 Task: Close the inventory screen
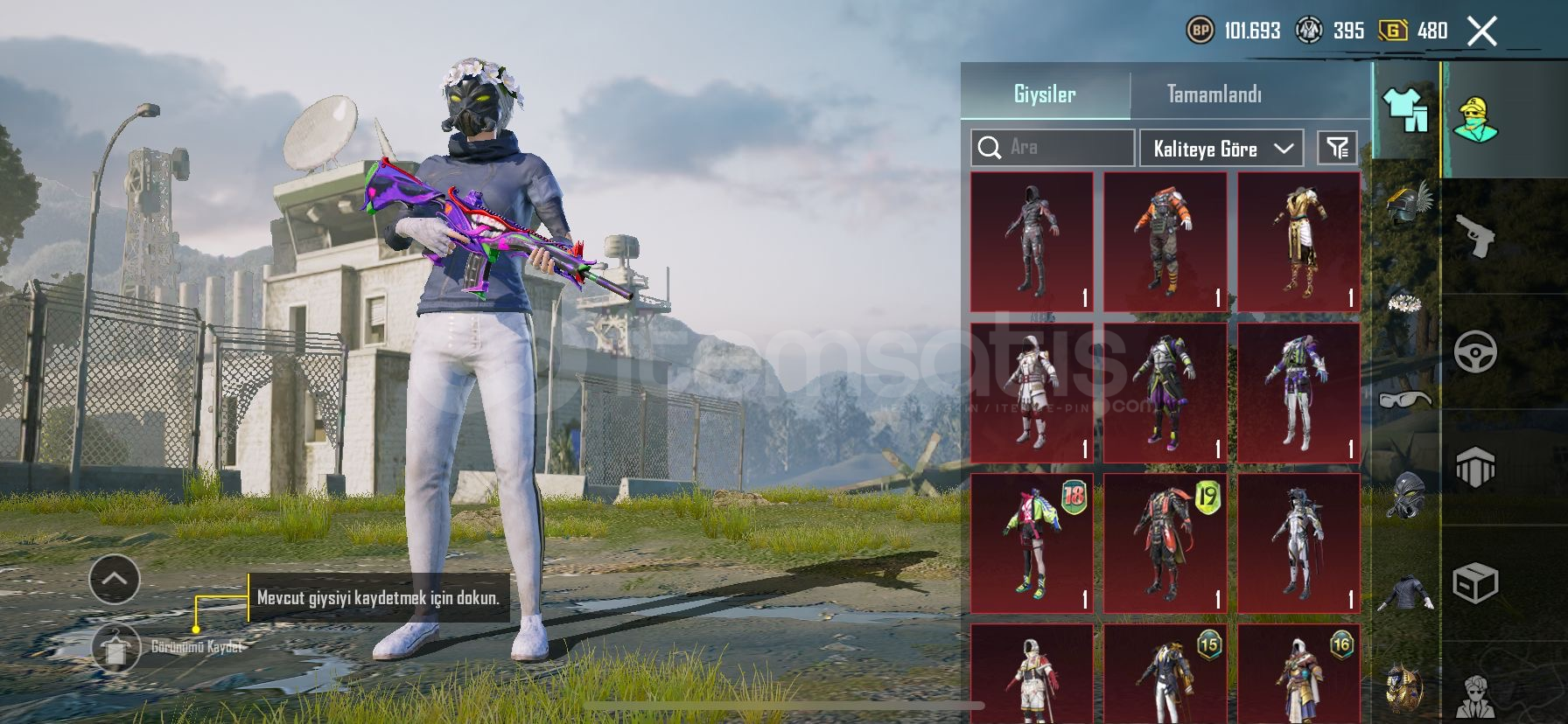click(x=1482, y=32)
